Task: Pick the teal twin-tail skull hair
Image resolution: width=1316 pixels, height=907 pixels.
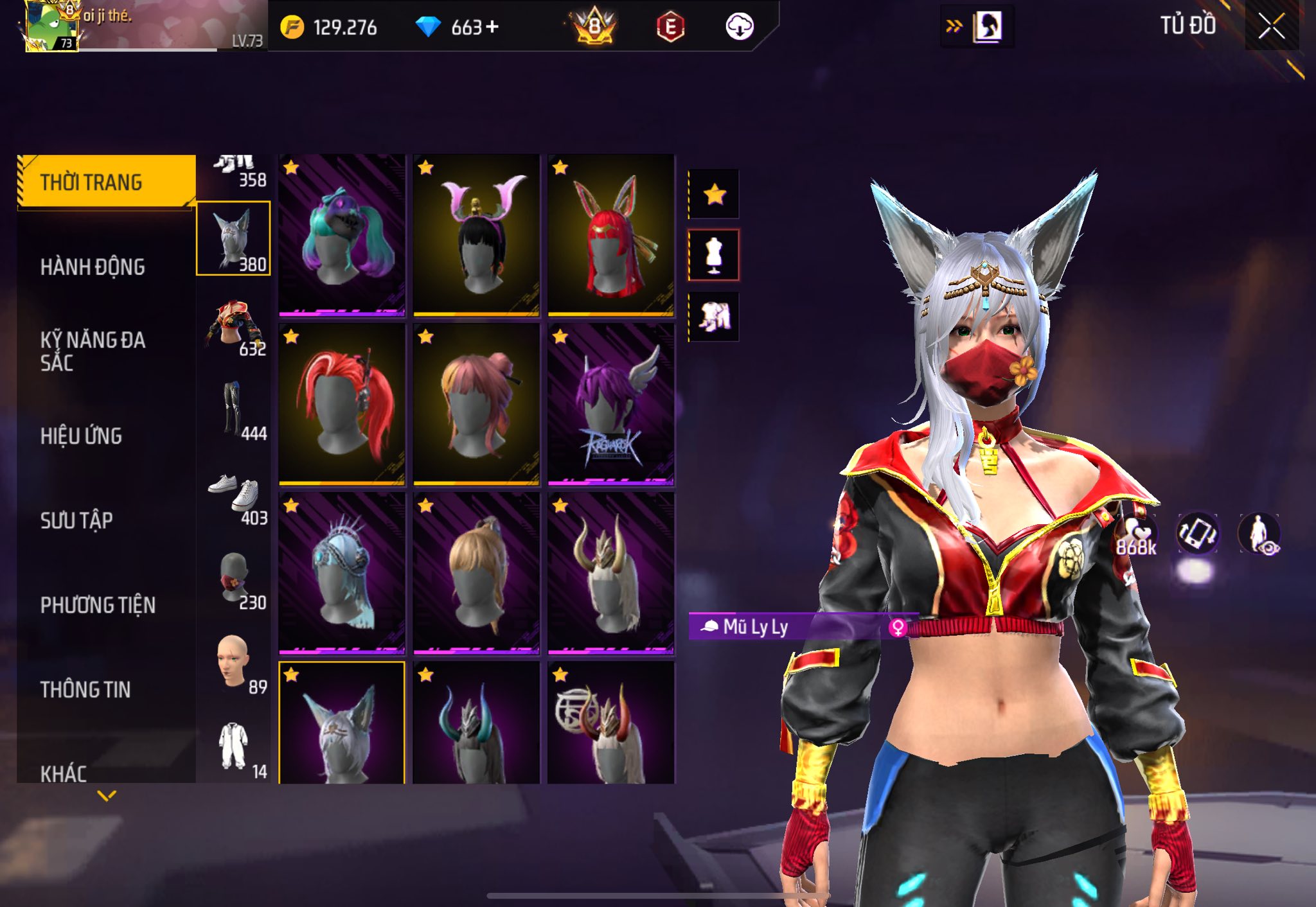Action: pos(342,235)
